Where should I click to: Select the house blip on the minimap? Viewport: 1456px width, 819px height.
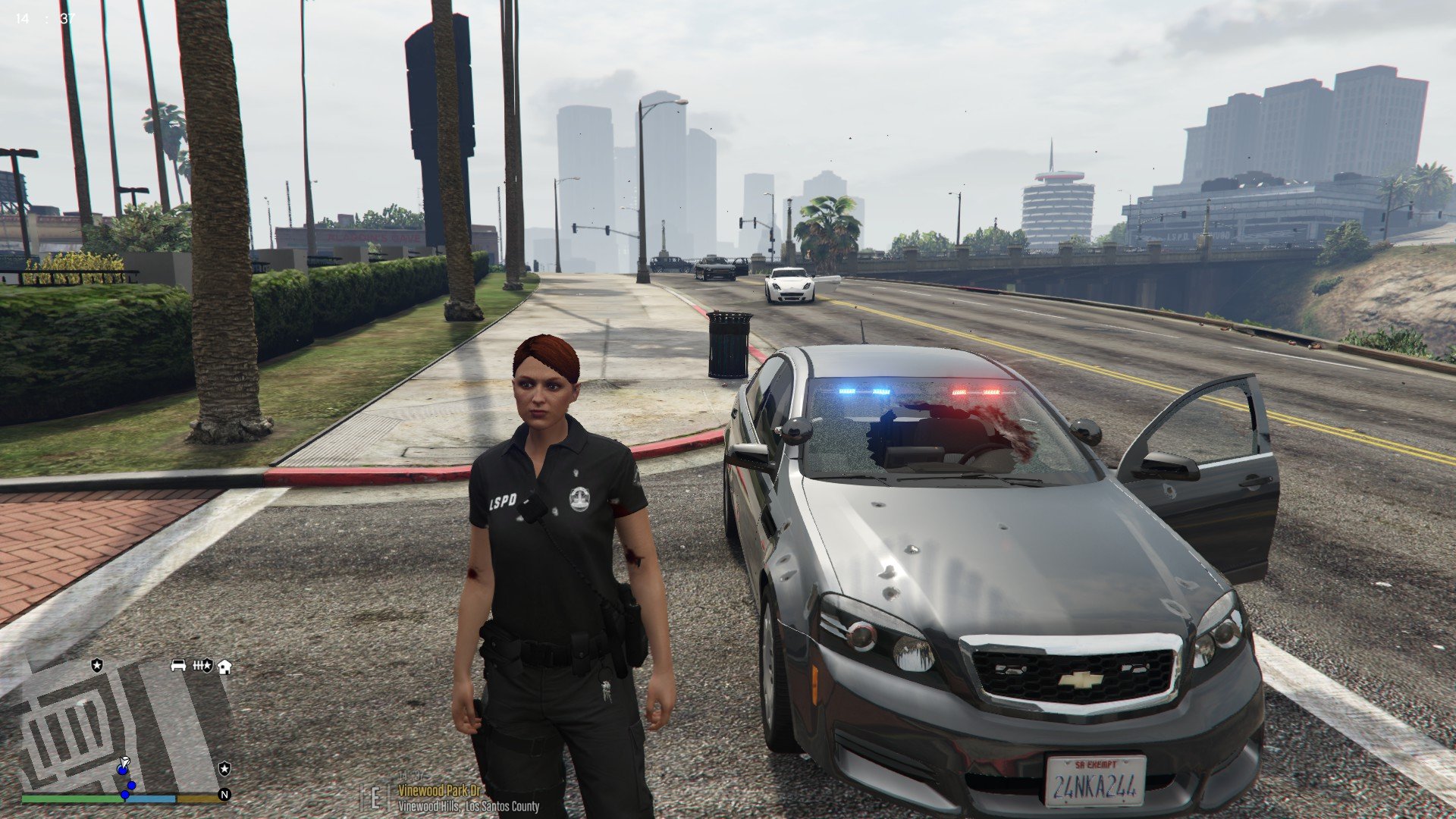coord(224,667)
